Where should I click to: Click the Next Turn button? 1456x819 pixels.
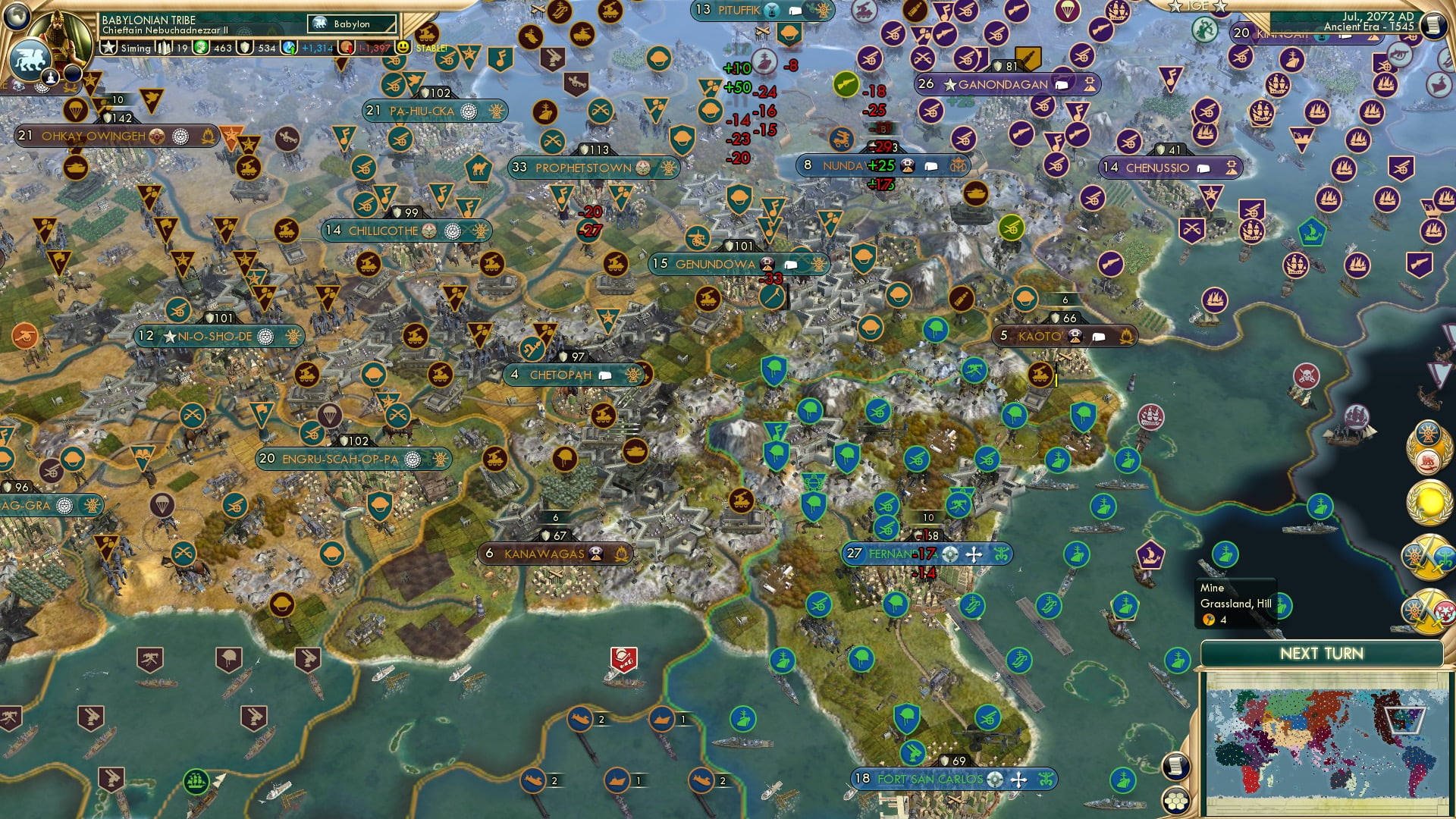tap(1321, 652)
